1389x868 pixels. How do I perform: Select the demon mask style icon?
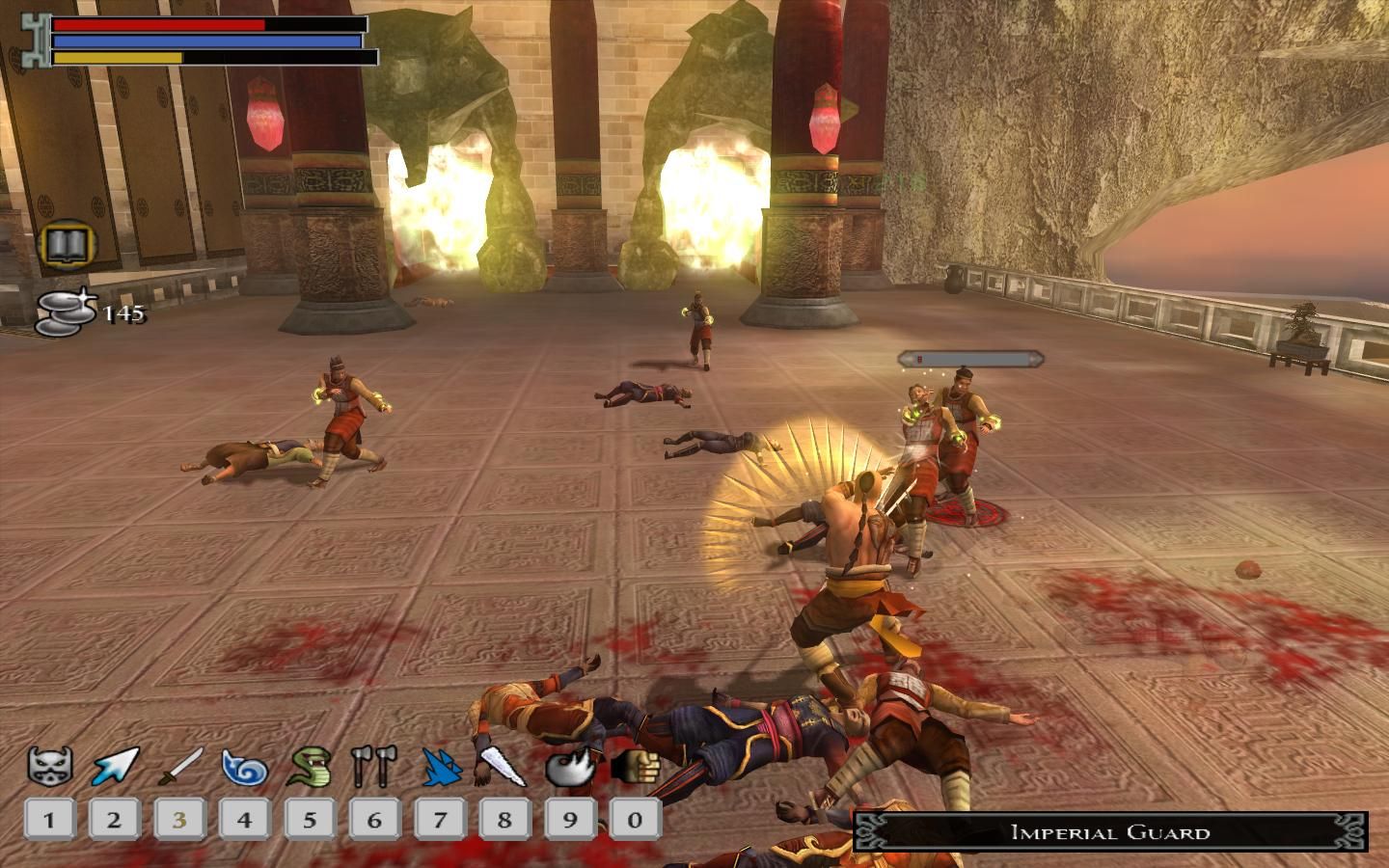(49, 768)
